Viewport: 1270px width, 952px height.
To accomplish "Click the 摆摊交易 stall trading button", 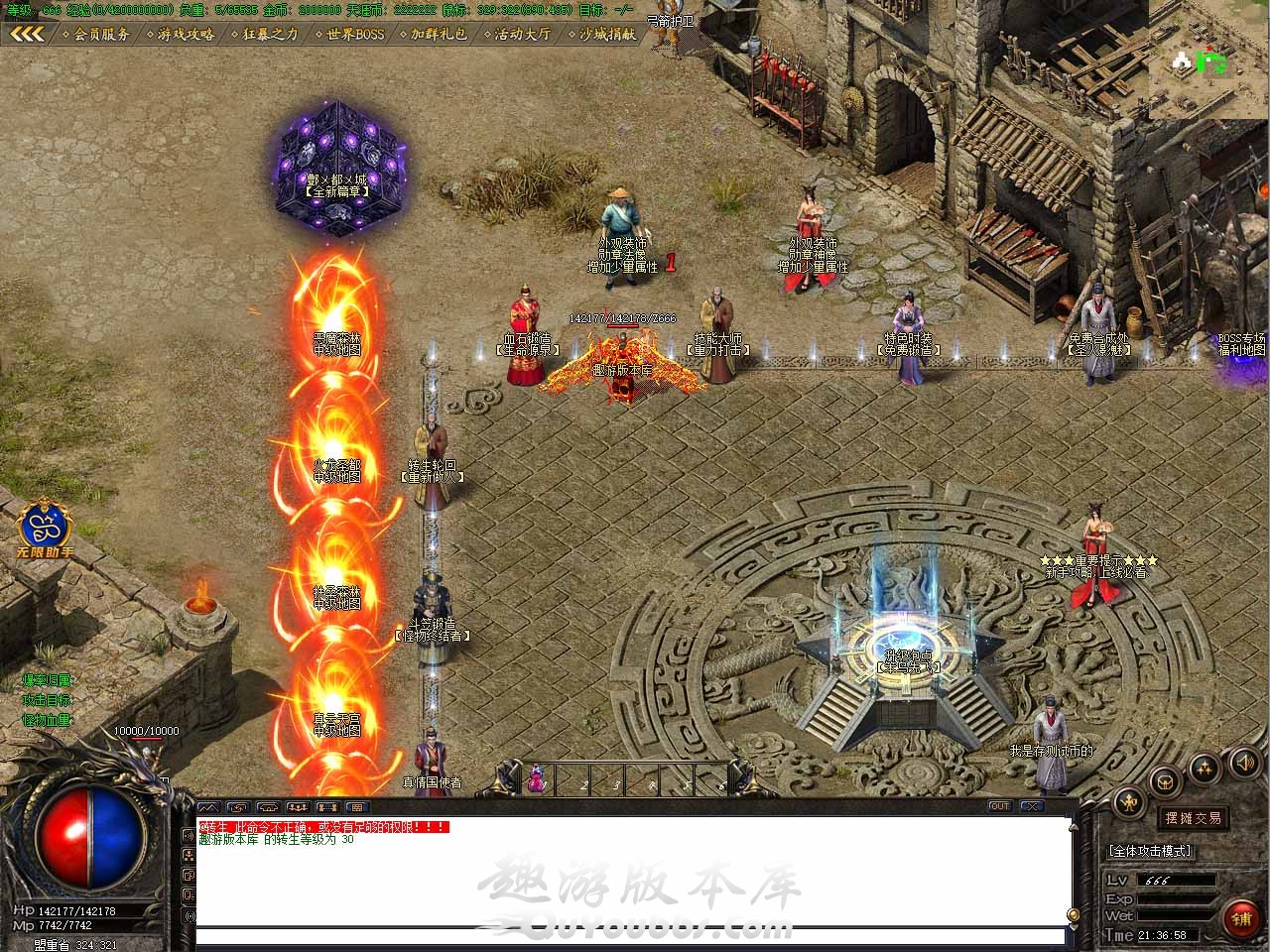I will click(x=1193, y=818).
